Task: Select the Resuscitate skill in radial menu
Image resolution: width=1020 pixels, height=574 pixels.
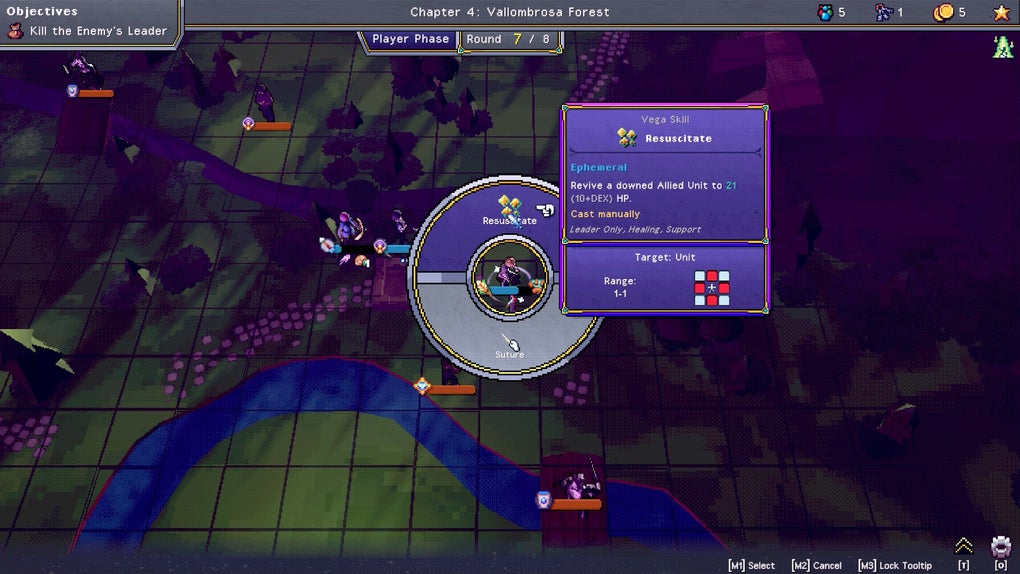Action: click(510, 210)
